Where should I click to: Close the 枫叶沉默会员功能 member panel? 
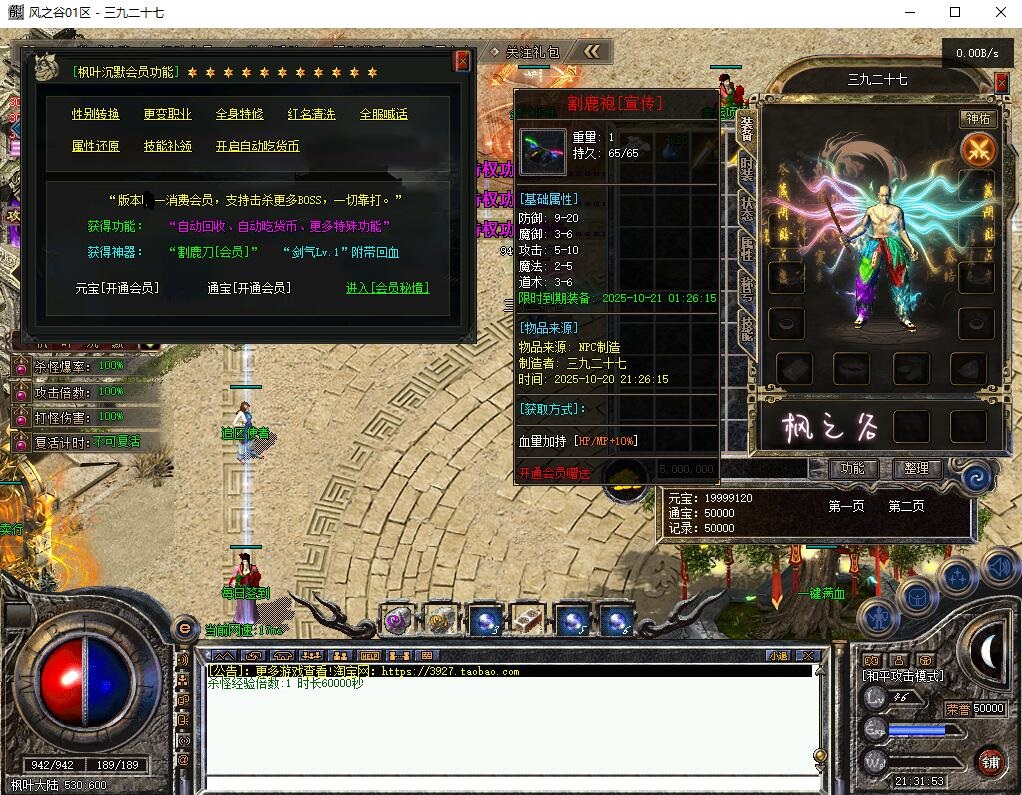462,61
